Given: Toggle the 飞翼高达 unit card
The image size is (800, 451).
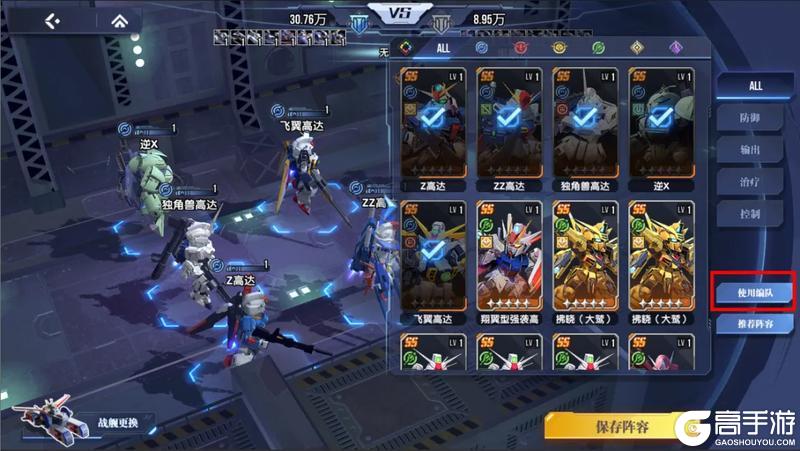Looking at the screenshot, I should click(435, 257).
